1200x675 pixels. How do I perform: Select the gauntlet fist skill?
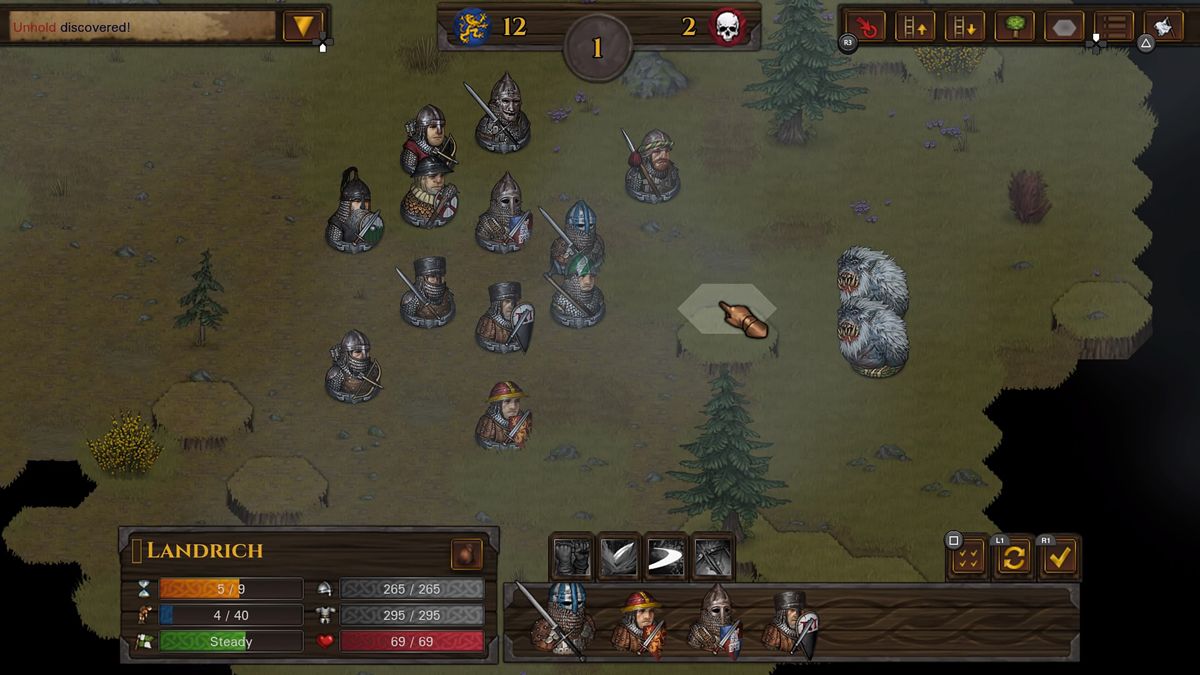(x=573, y=557)
